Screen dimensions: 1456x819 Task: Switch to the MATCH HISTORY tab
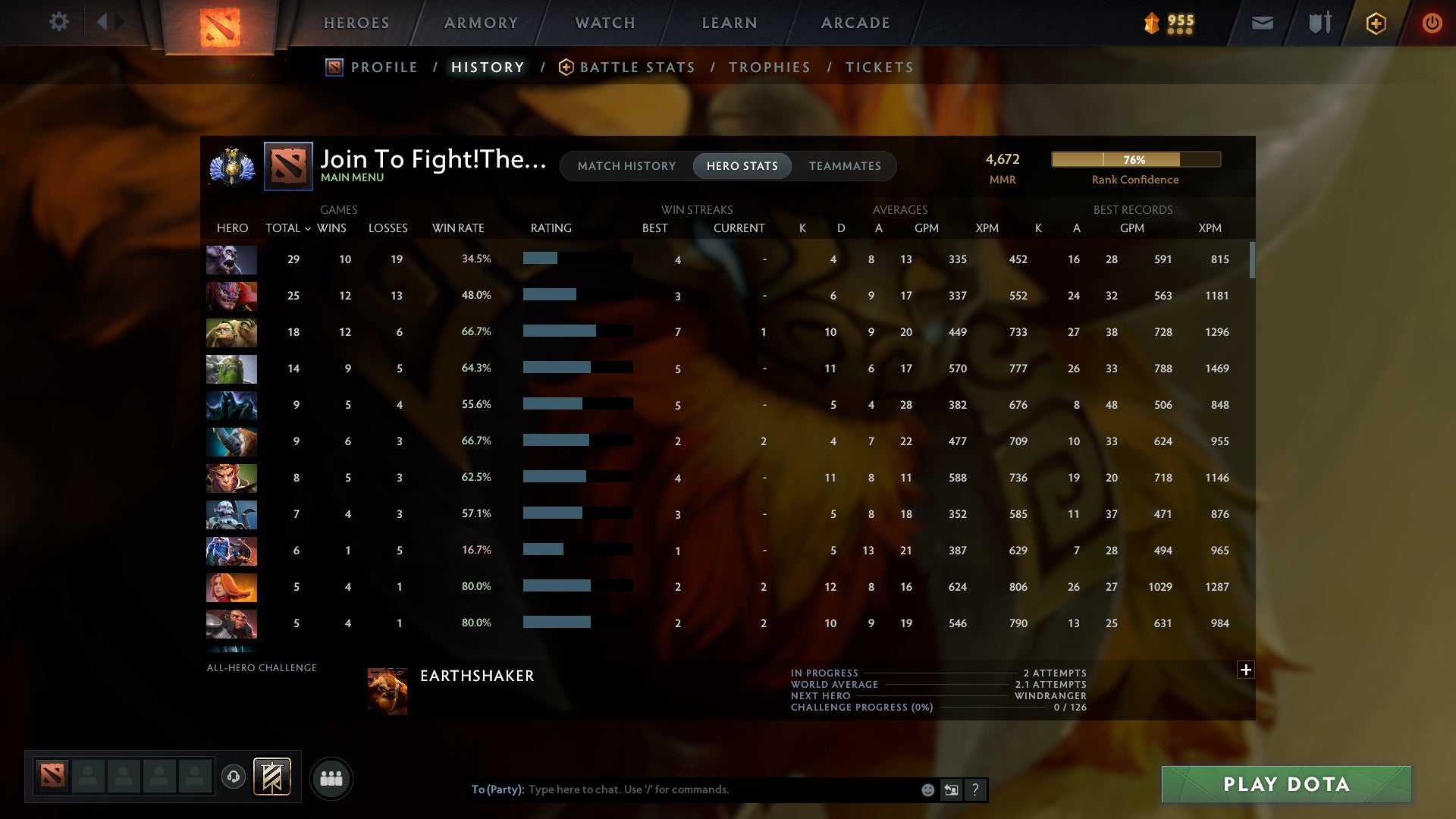[626, 165]
